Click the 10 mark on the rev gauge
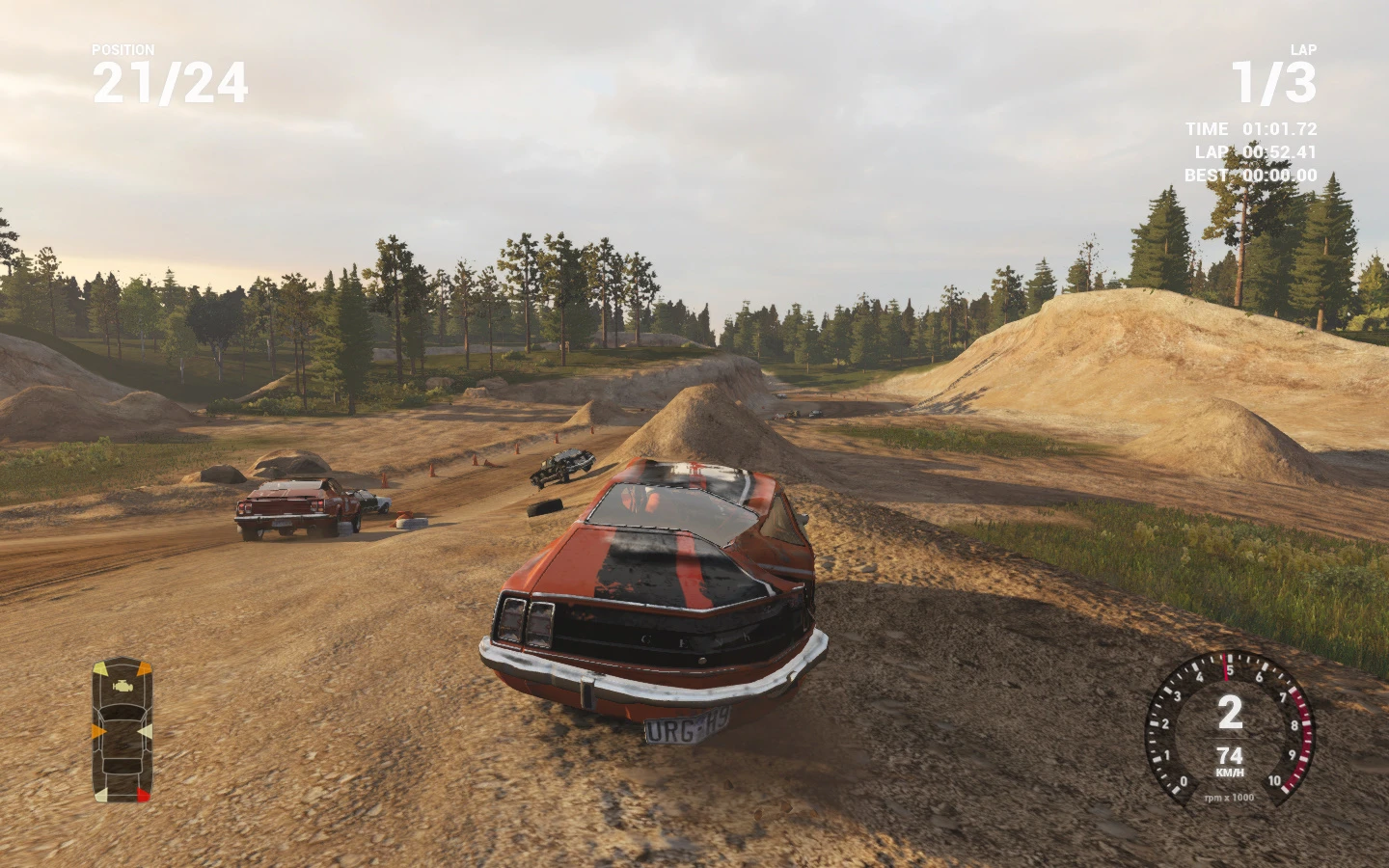 pyautogui.click(x=1276, y=781)
